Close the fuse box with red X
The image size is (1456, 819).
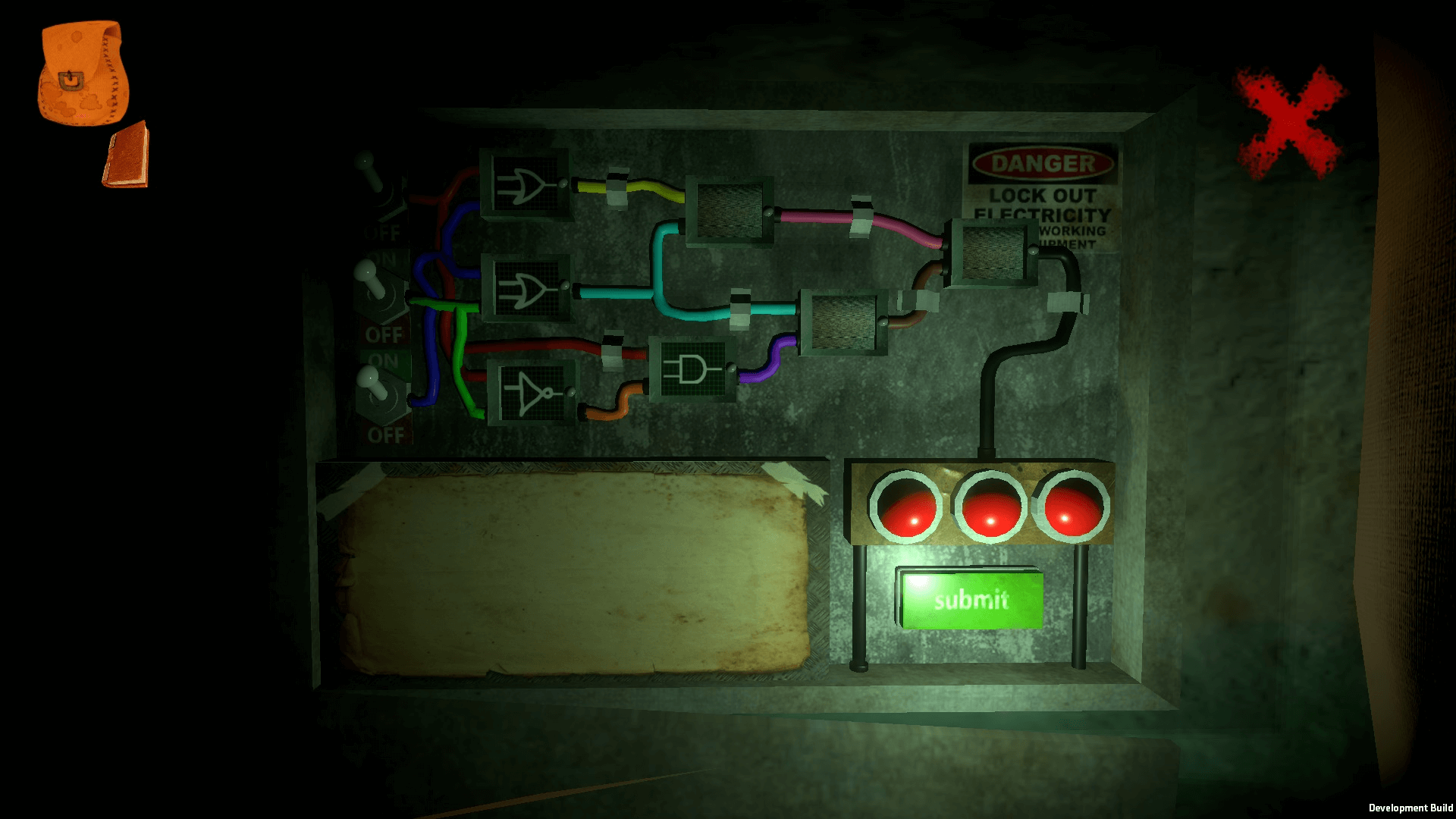click(1290, 122)
